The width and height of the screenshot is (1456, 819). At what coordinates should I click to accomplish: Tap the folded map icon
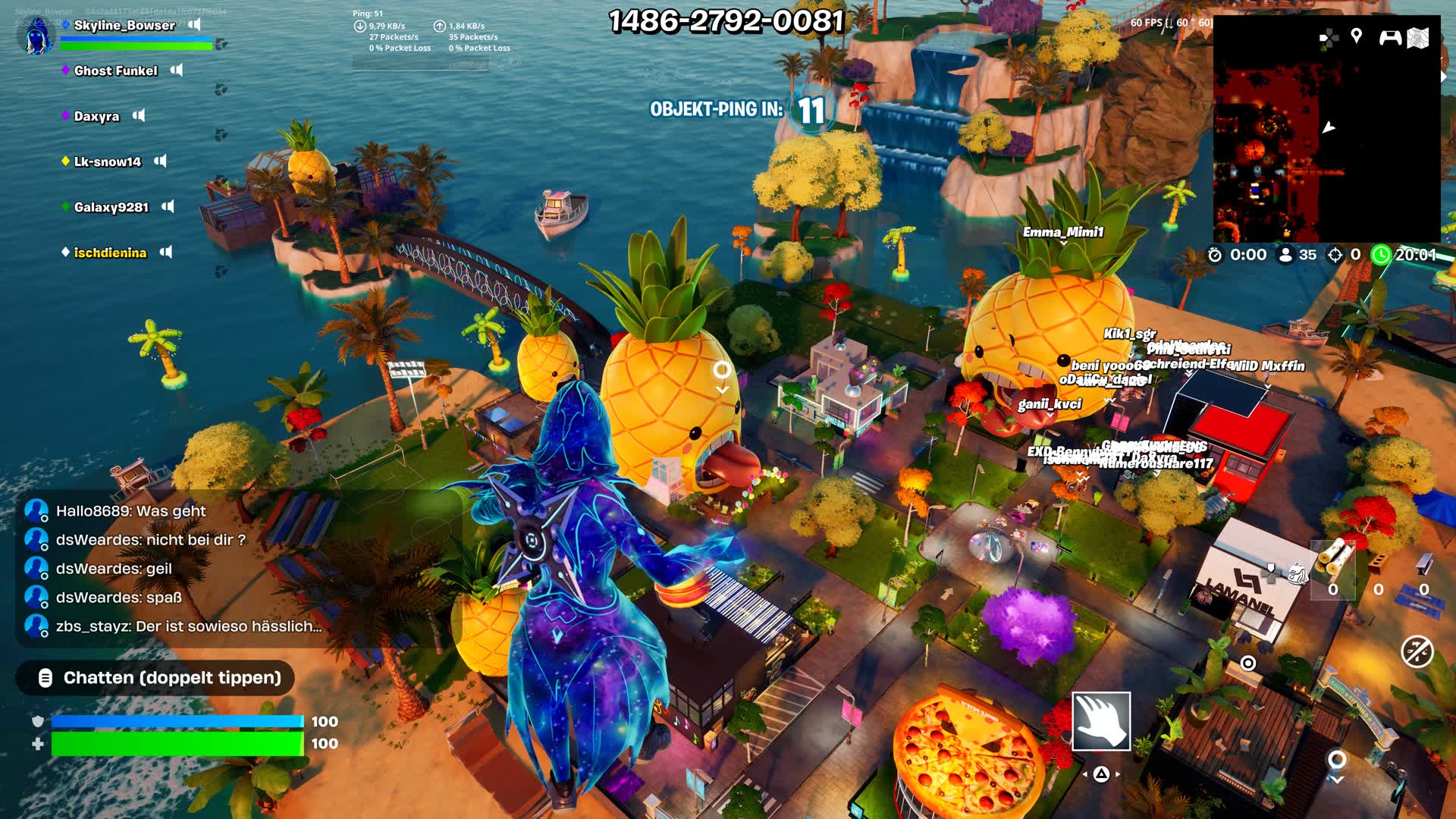click(1418, 37)
